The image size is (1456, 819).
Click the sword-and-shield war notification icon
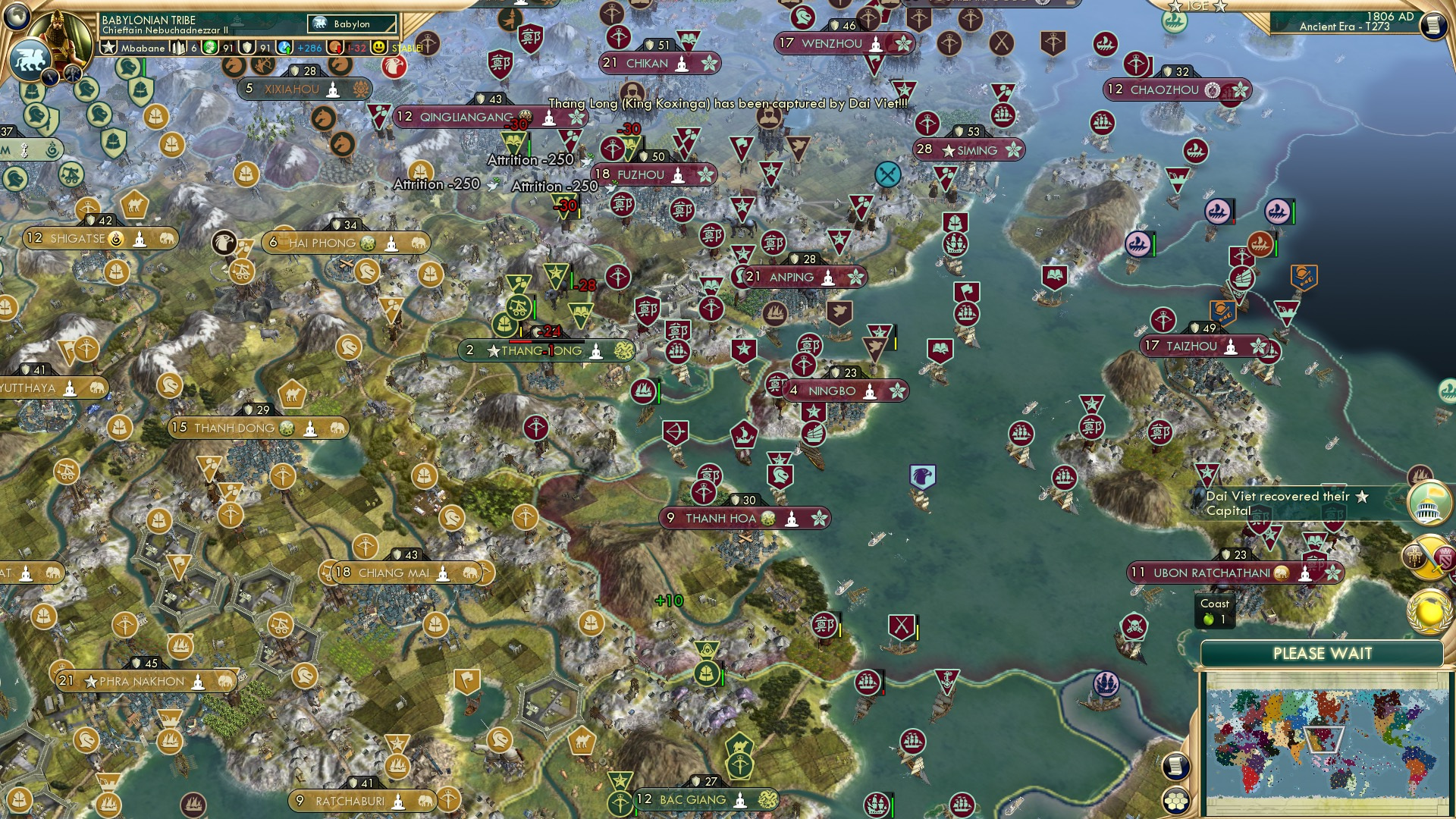coord(1429,556)
